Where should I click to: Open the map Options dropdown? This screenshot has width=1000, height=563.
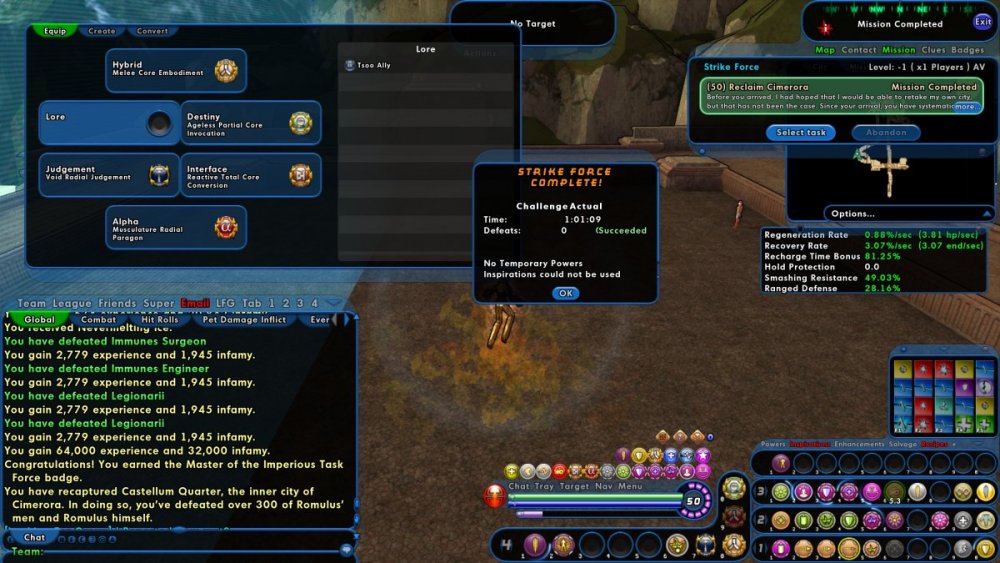853,213
